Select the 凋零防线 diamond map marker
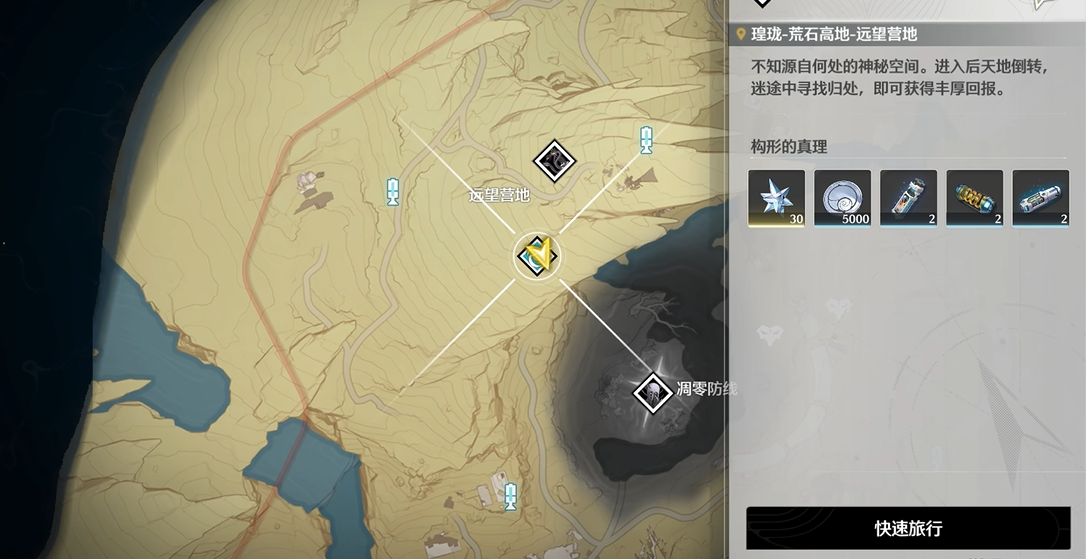The height and width of the screenshot is (559, 1086). tap(652, 390)
